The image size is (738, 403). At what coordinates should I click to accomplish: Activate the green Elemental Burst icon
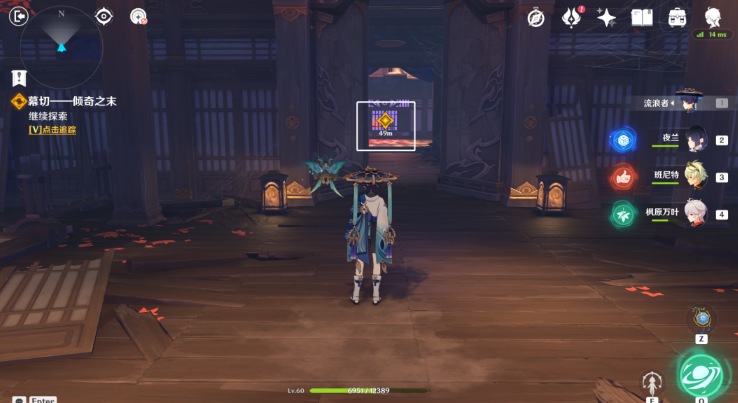pyautogui.click(x=702, y=375)
